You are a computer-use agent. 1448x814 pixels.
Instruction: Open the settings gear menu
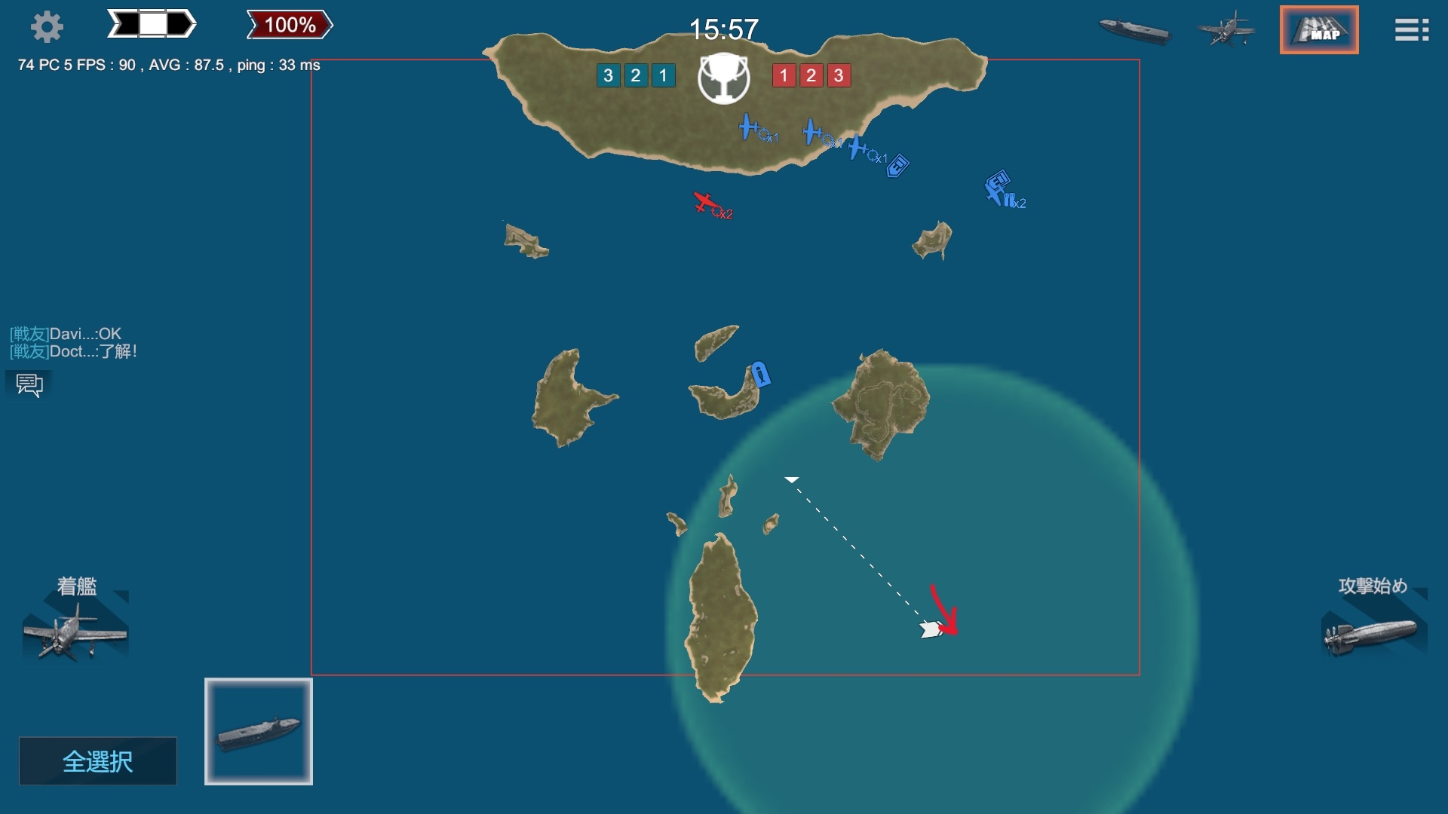[x=47, y=27]
